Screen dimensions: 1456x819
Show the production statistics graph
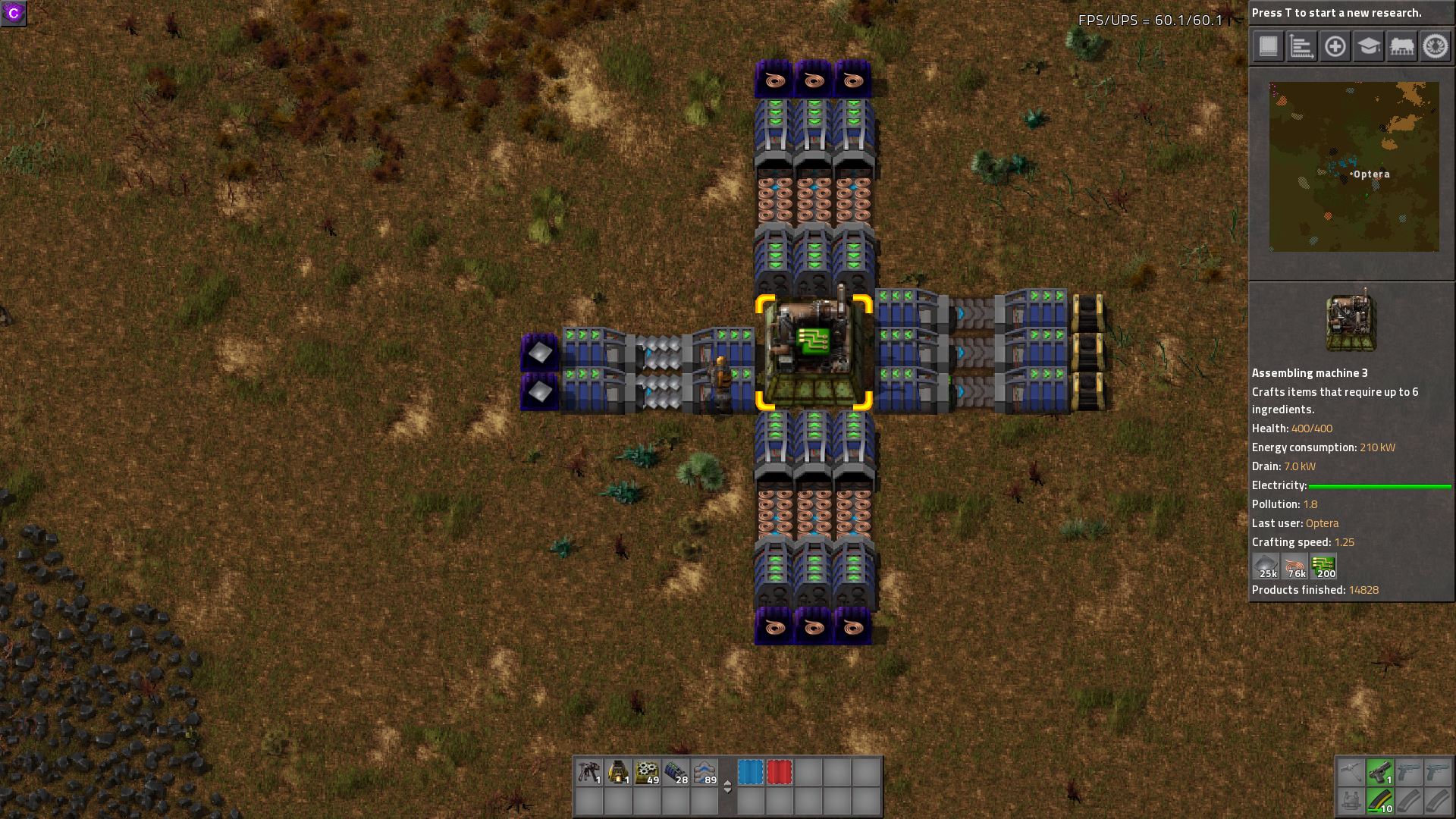coord(1301,46)
